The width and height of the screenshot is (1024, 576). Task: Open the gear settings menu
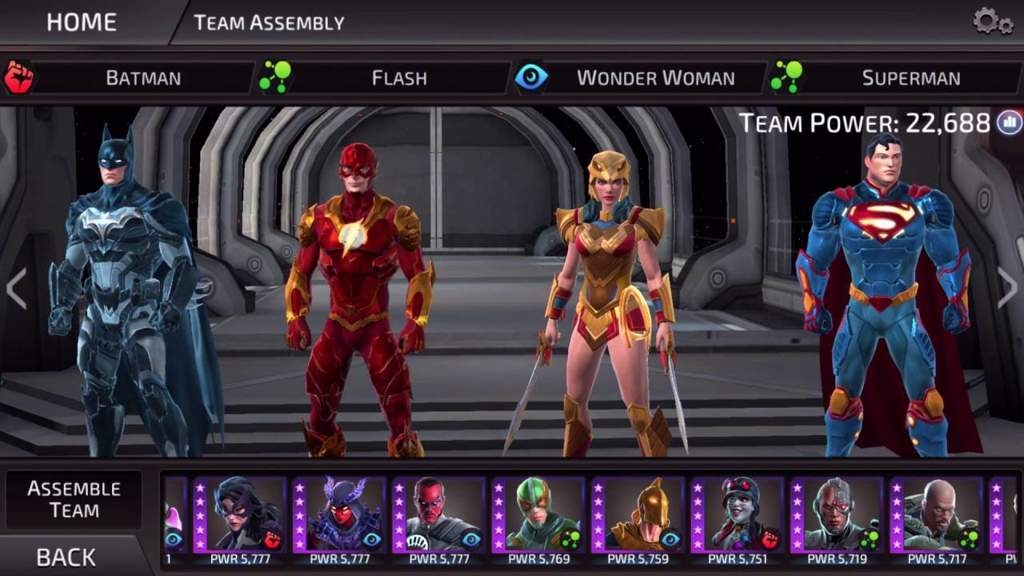point(991,21)
